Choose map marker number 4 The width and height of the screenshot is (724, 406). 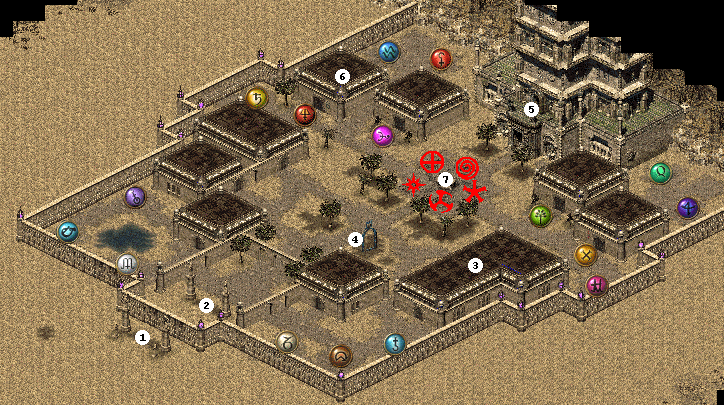(354, 239)
